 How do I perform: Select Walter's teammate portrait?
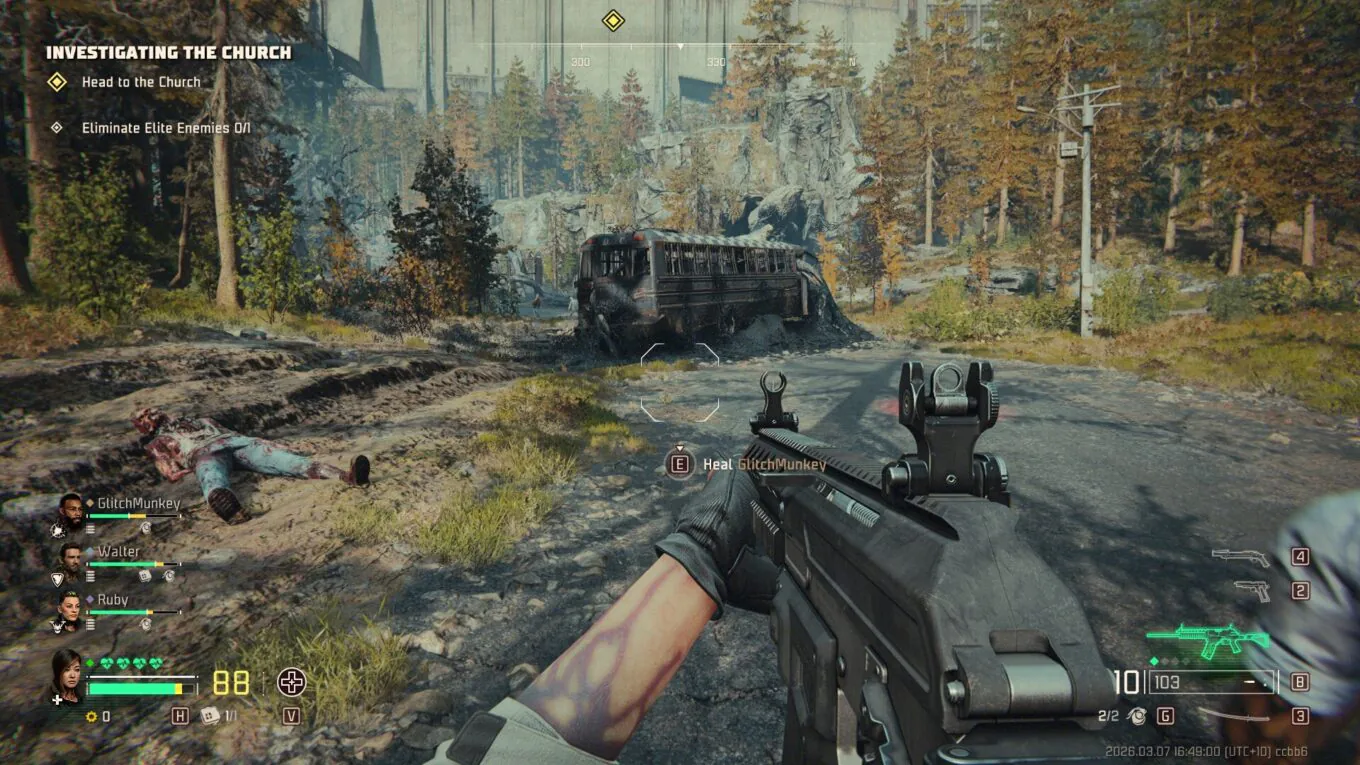[x=70, y=557]
